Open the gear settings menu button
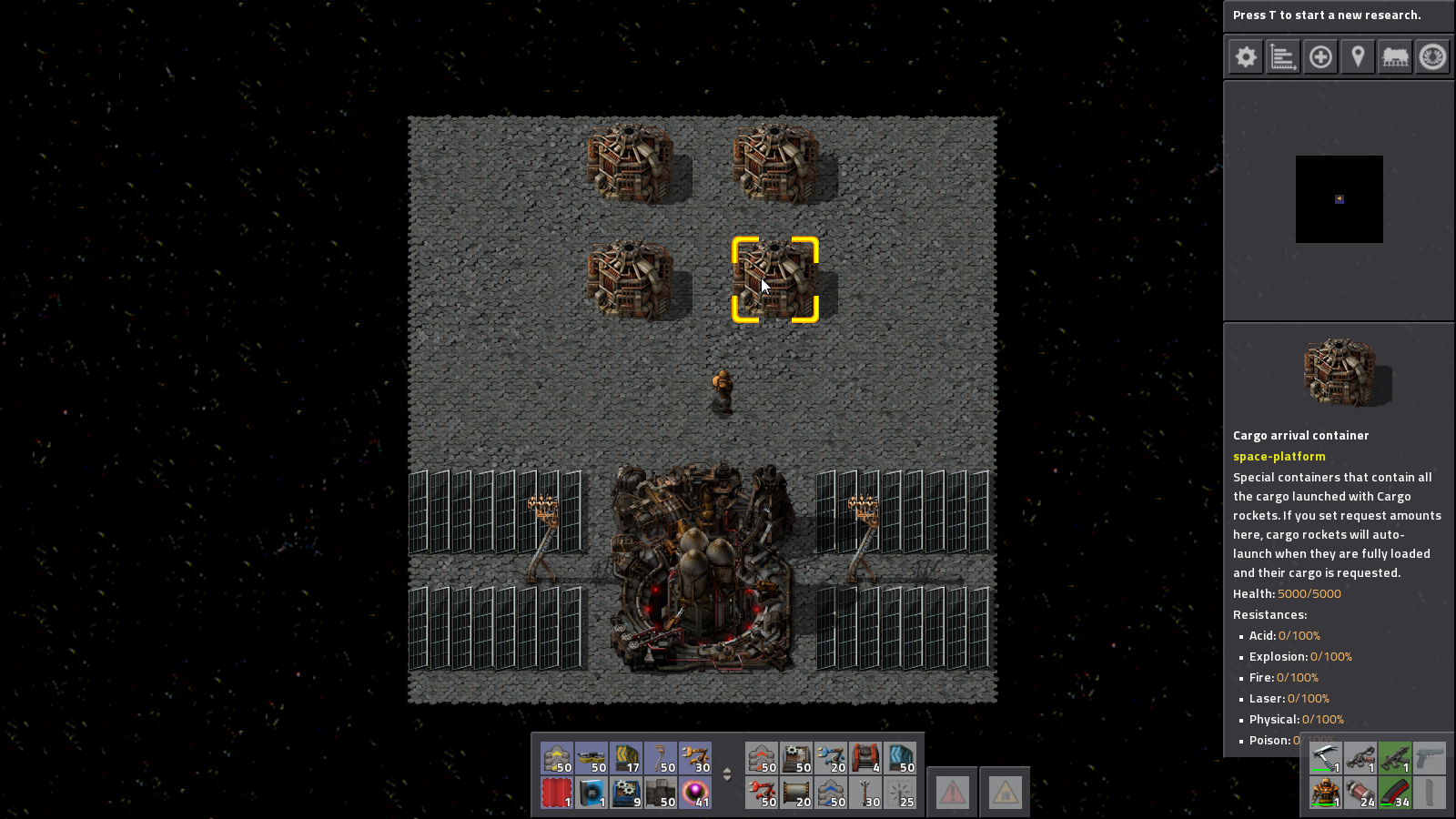Image resolution: width=1456 pixels, height=819 pixels. (x=1246, y=57)
